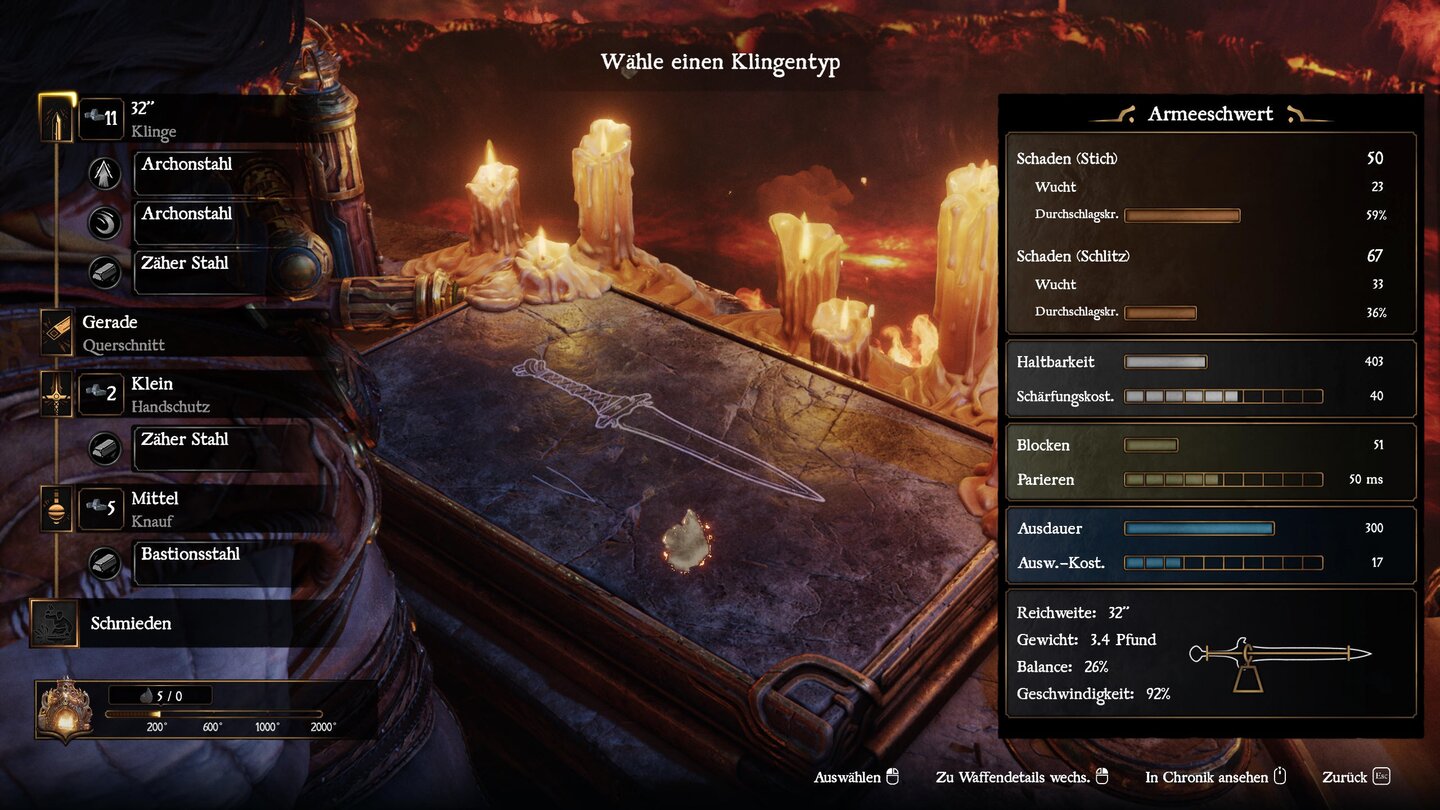Select the 32" Klinge blade entry
The height and width of the screenshot is (810, 1440).
153,119
